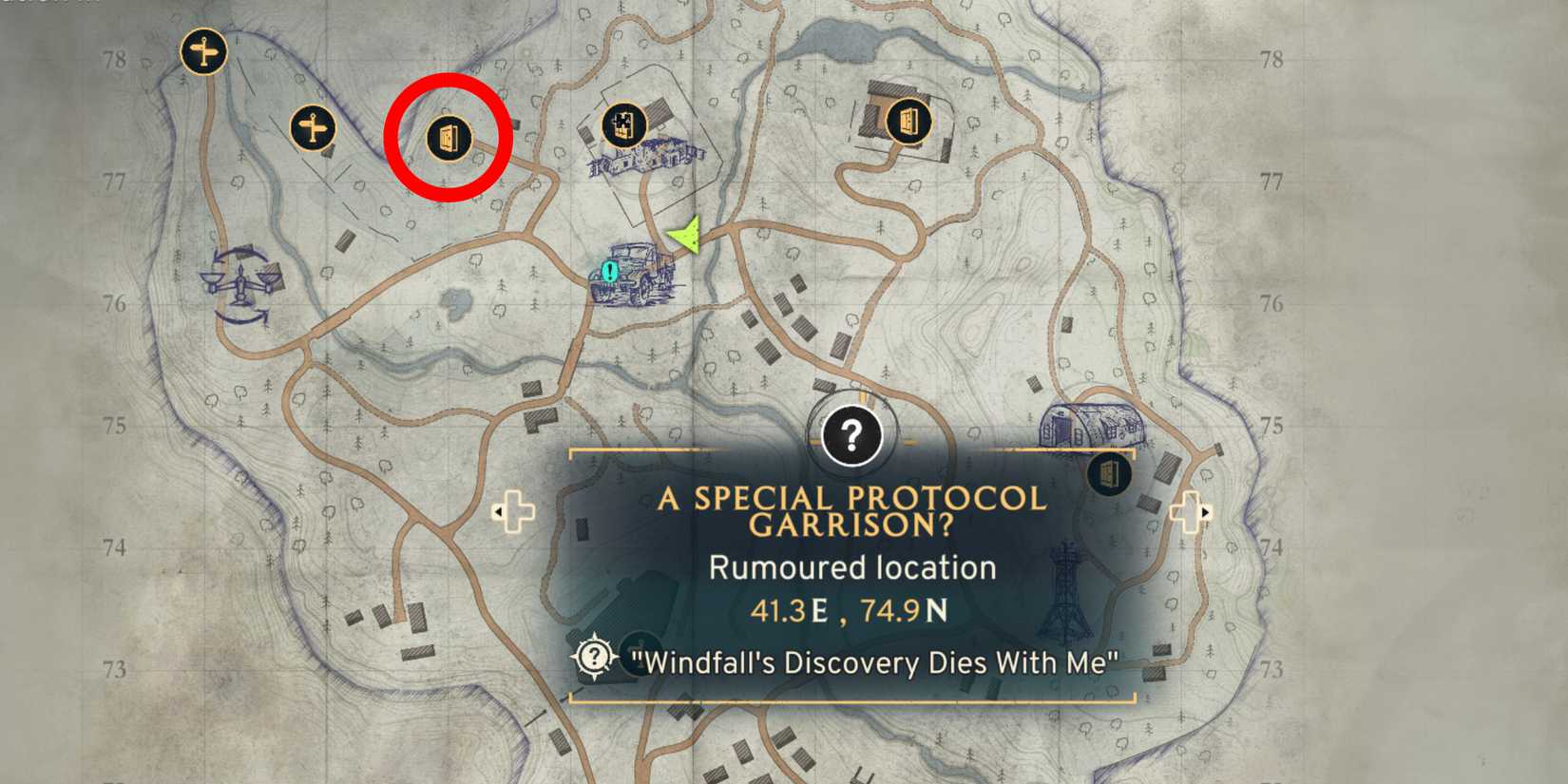
Task: Select the signpost icon in the top-left corner
Action: click(x=202, y=50)
